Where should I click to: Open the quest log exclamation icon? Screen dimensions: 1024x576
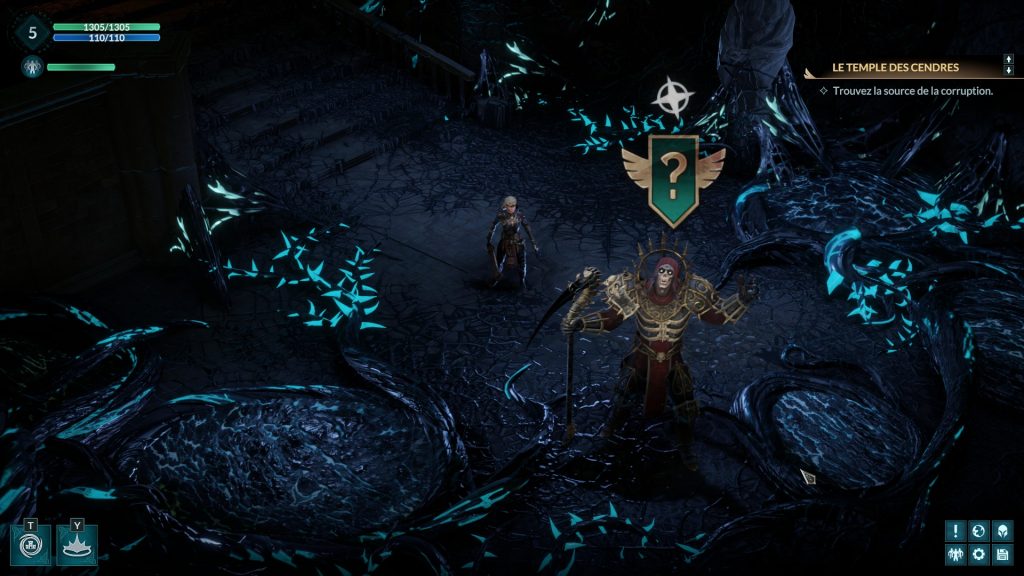pyautogui.click(x=956, y=531)
